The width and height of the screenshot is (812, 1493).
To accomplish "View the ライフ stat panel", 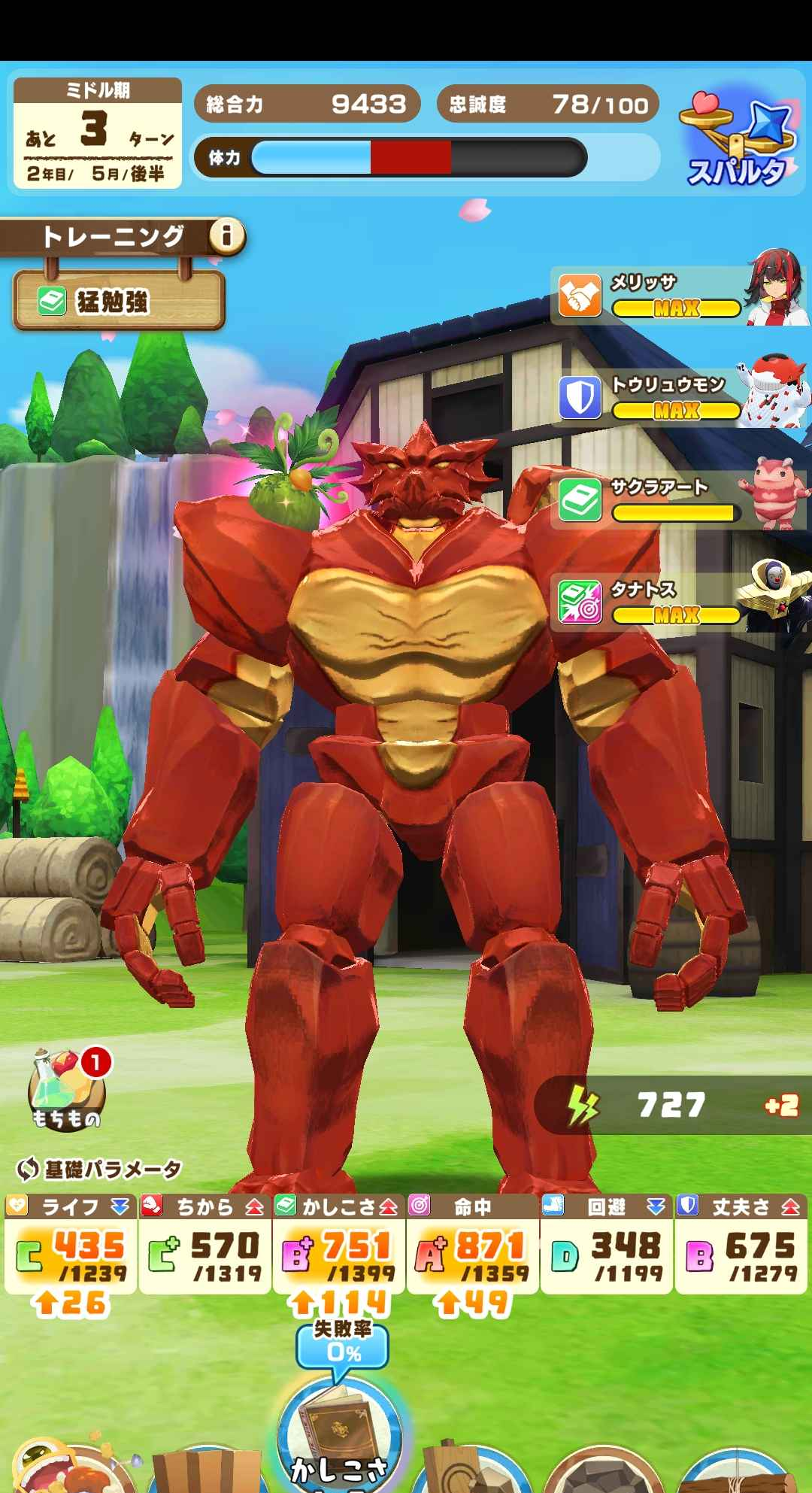I will 71,1243.
